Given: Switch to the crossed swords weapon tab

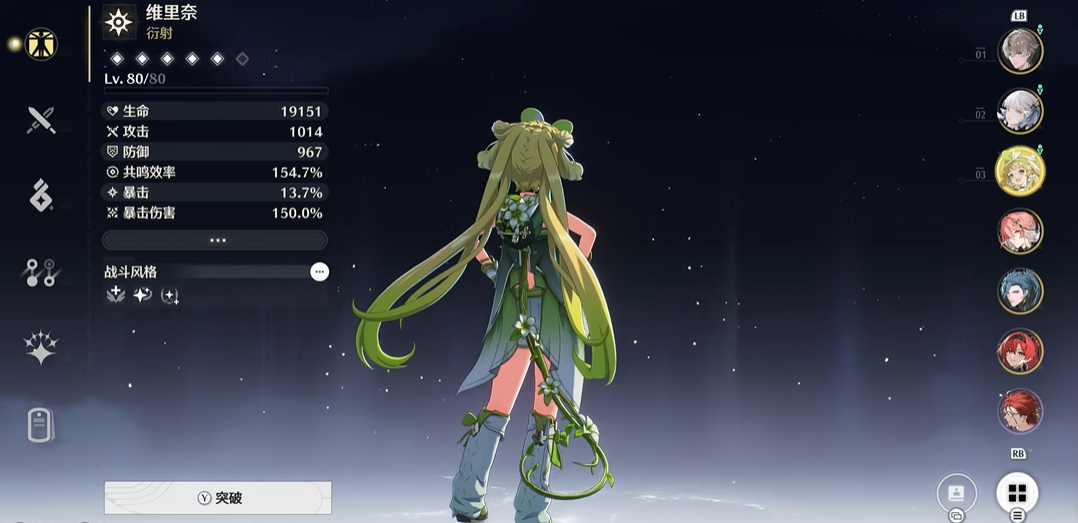Looking at the screenshot, I should coord(41,121).
